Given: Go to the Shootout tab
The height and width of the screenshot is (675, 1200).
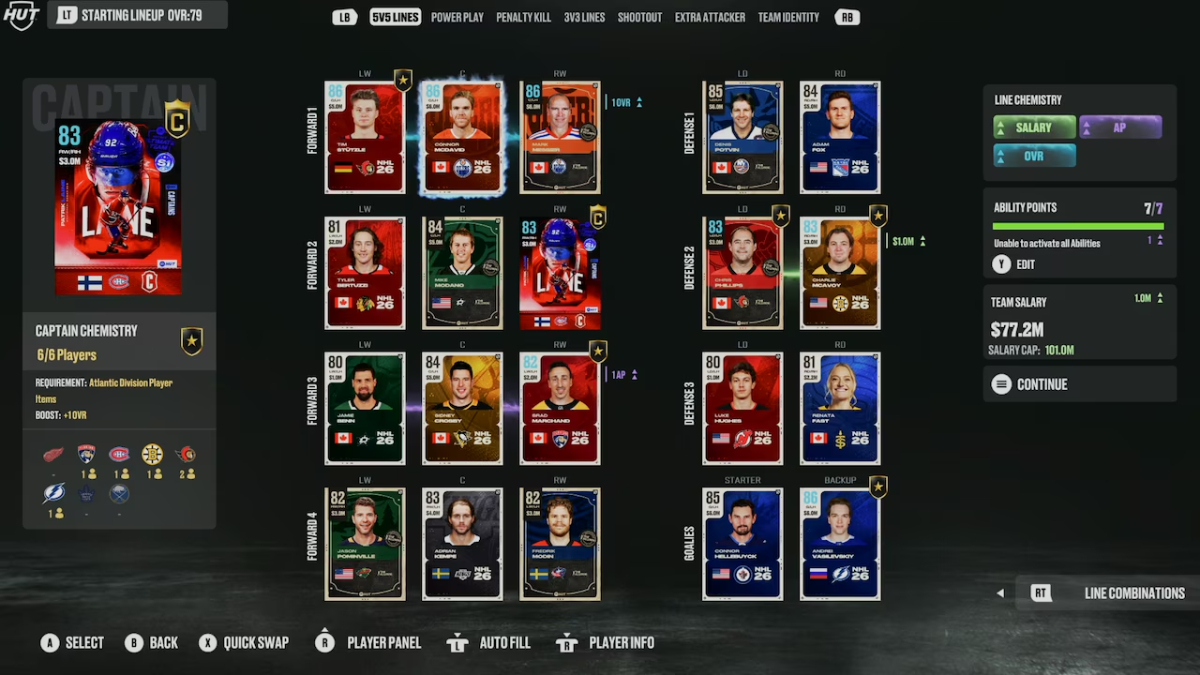Looking at the screenshot, I should (x=640, y=17).
